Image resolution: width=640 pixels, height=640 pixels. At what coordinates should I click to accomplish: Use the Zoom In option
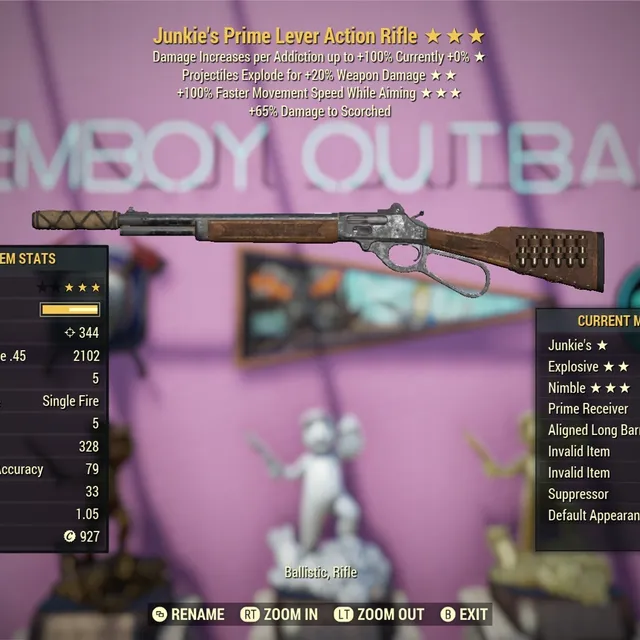coord(280,614)
